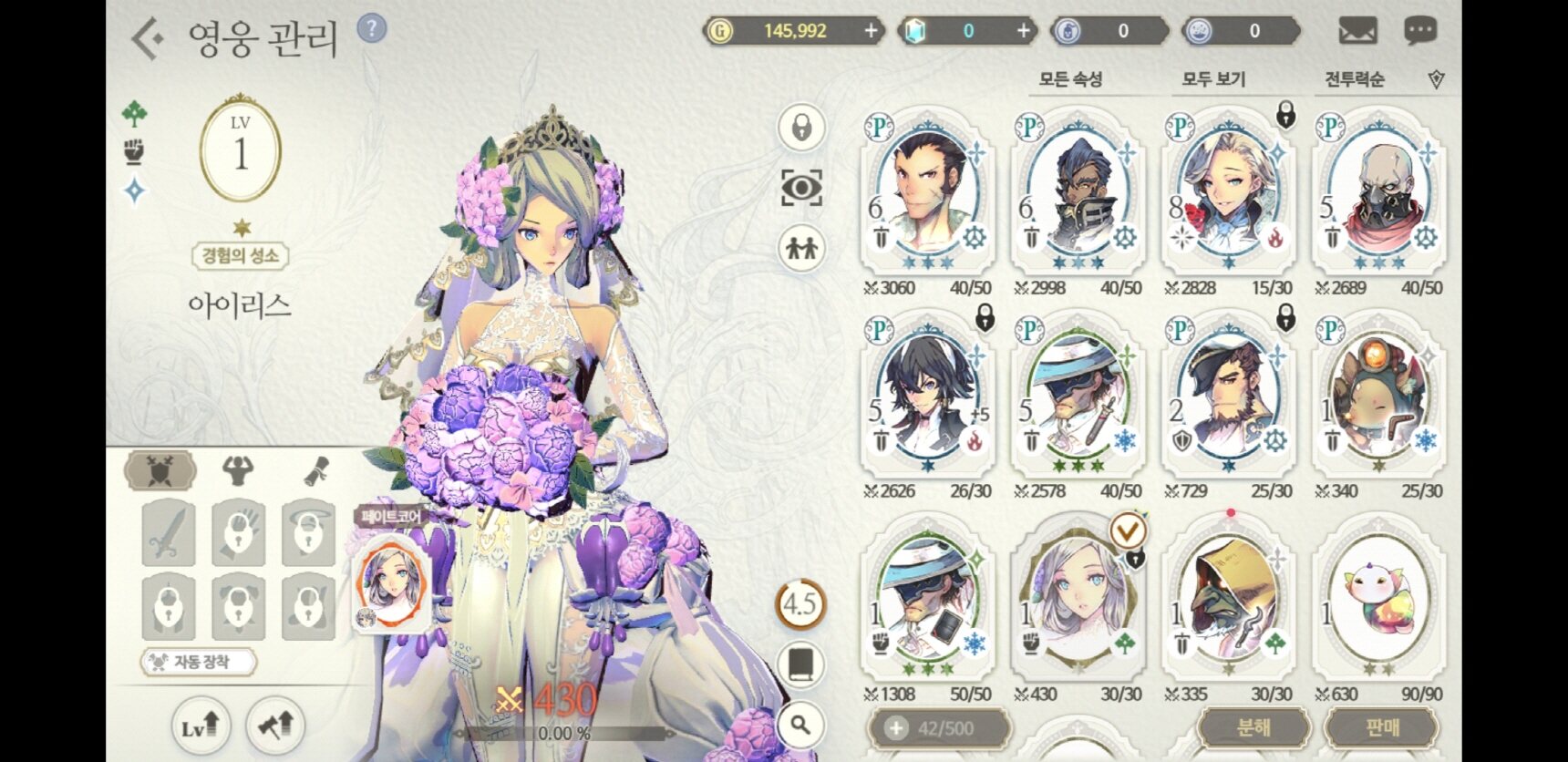The width and height of the screenshot is (1568, 762).
Task: Add gold with the plus button
Action: click(x=871, y=31)
